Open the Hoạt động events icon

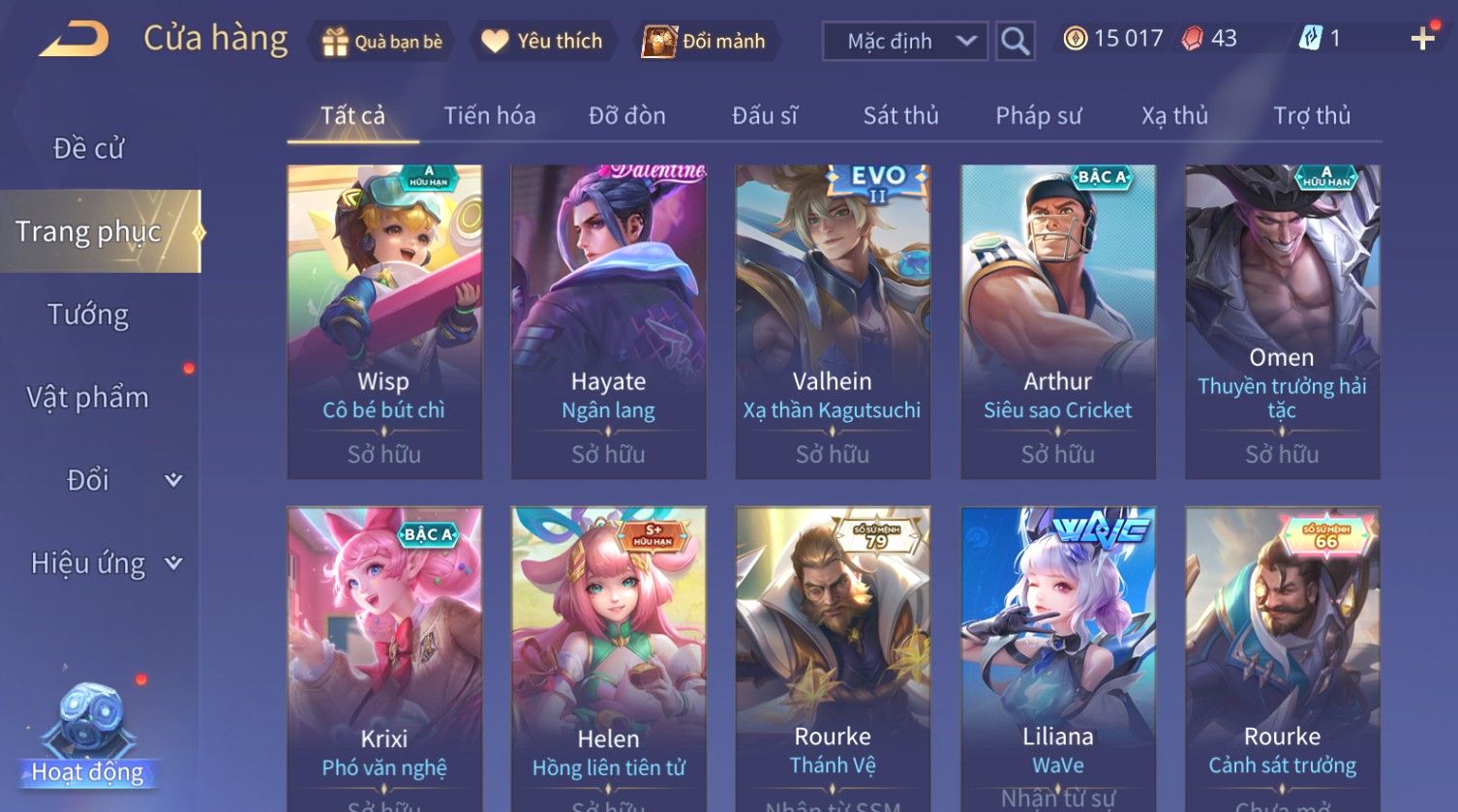[87, 737]
